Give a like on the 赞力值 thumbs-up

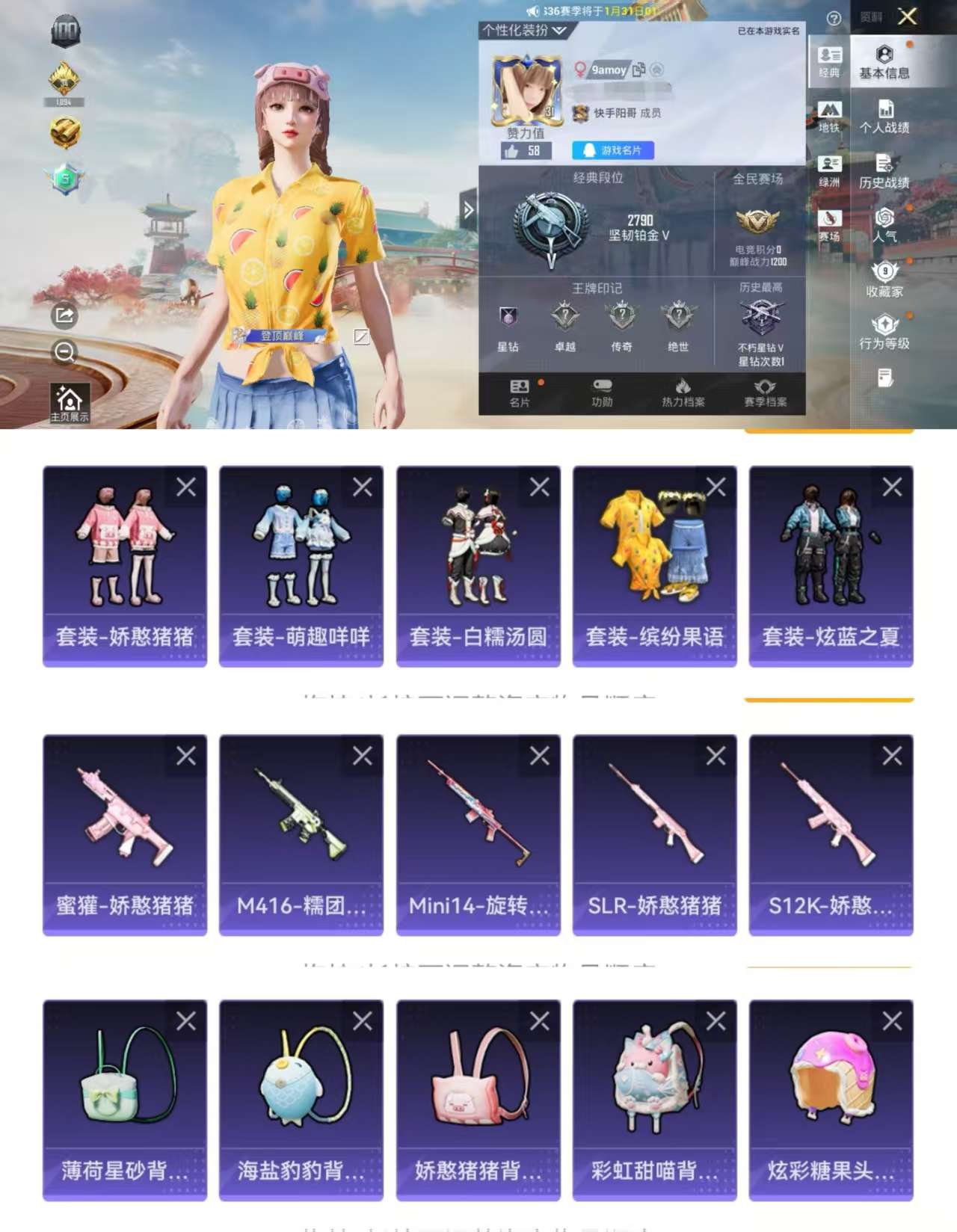[512, 151]
